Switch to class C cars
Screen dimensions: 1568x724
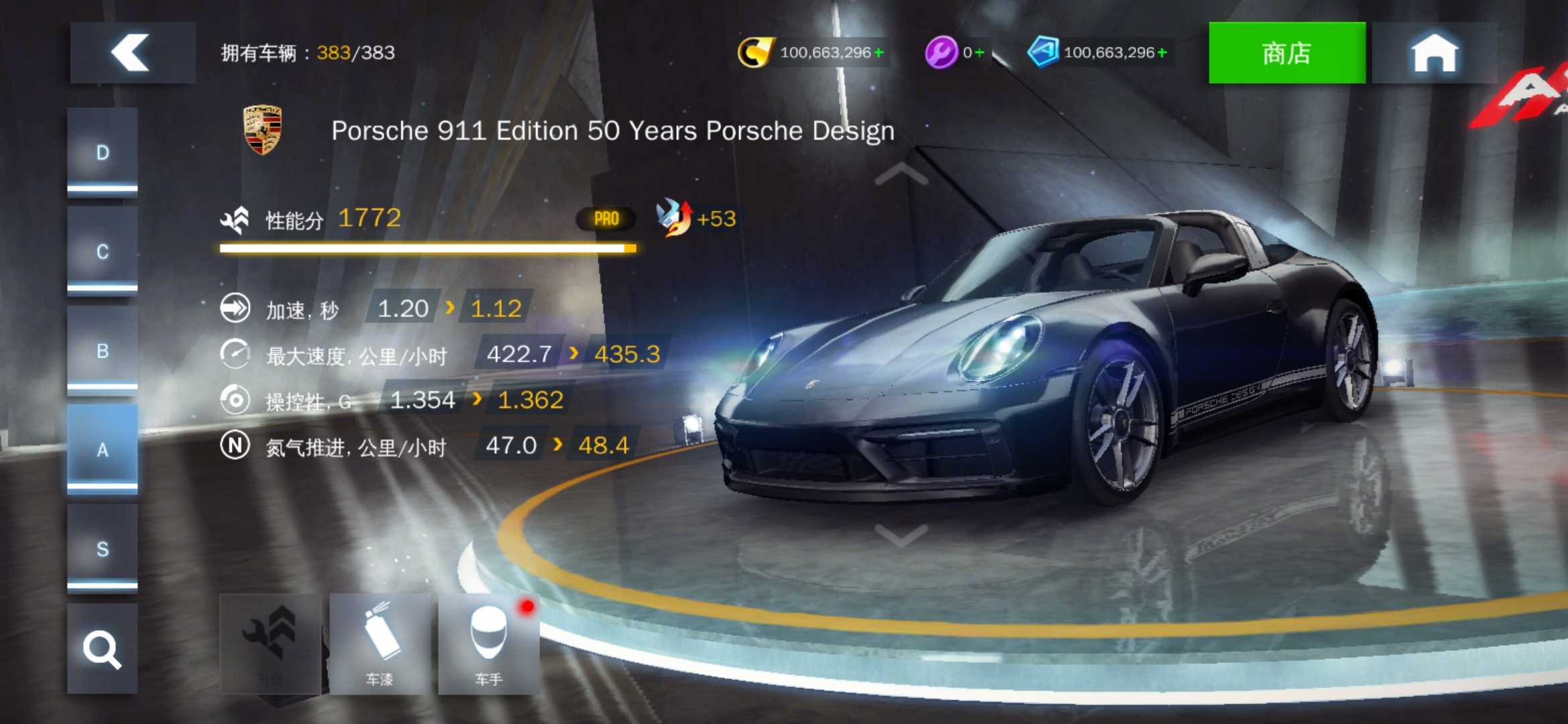pyautogui.click(x=103, y=251)
